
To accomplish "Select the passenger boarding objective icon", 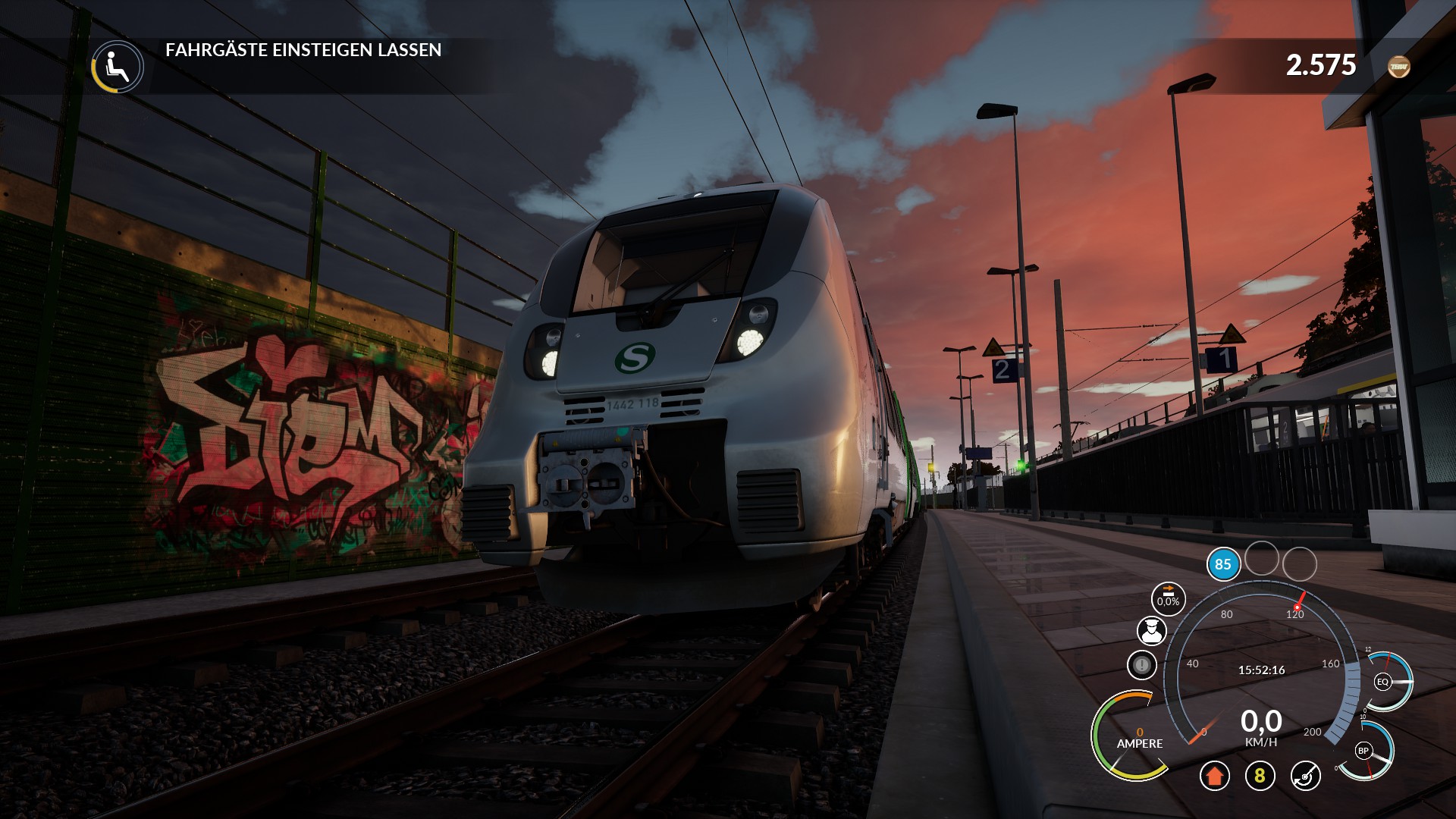I will tap(118, 67).
